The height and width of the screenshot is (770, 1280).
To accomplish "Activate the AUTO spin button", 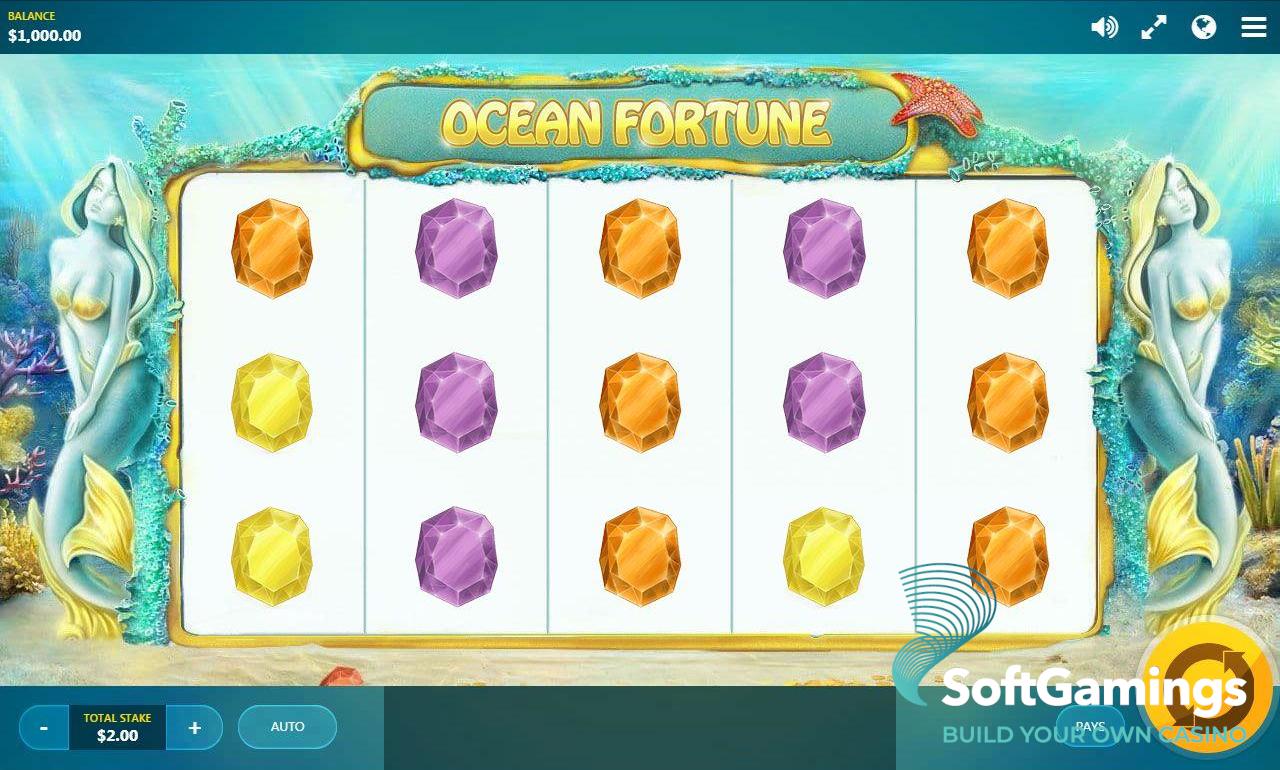I will [x=287, y=727].
